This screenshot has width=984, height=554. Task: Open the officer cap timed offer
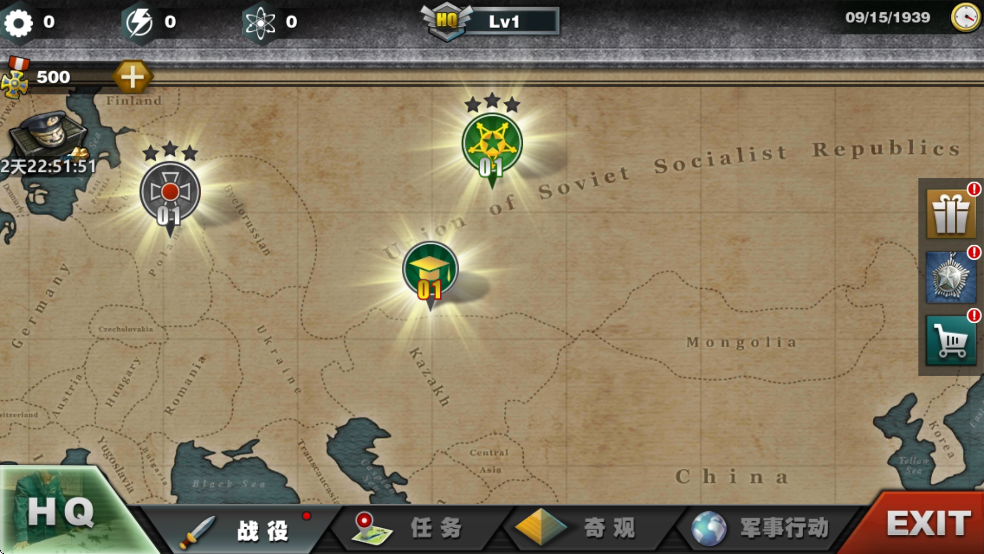coord(48,137)
